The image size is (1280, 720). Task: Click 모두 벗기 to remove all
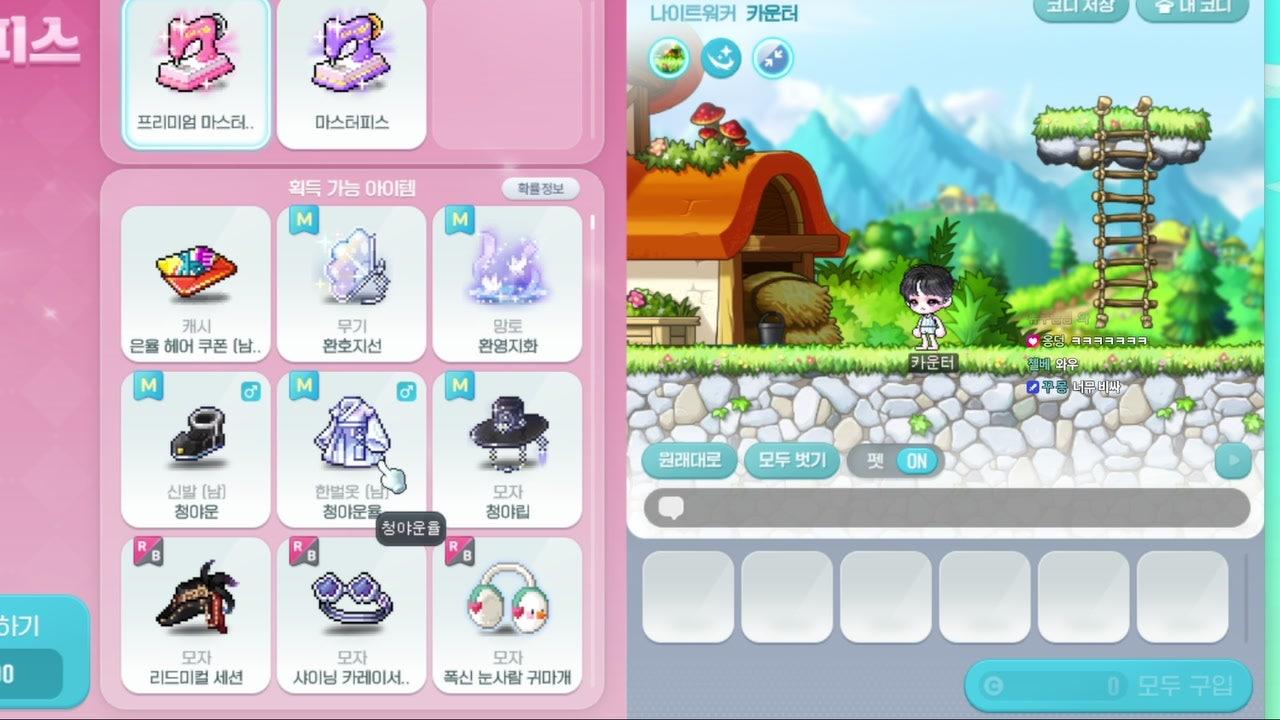click(x=792, y=460)
